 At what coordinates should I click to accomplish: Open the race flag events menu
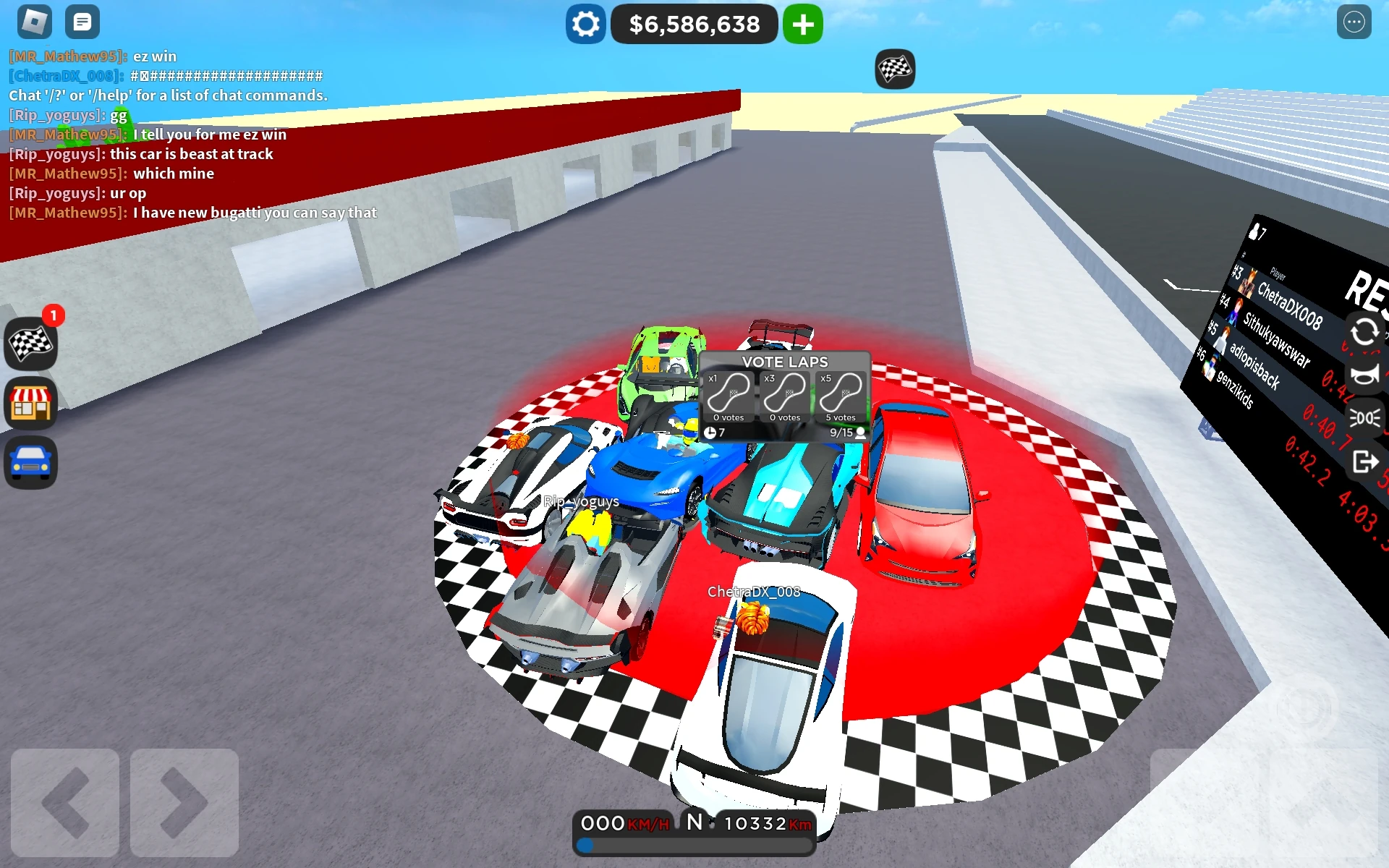click(30, 345)
